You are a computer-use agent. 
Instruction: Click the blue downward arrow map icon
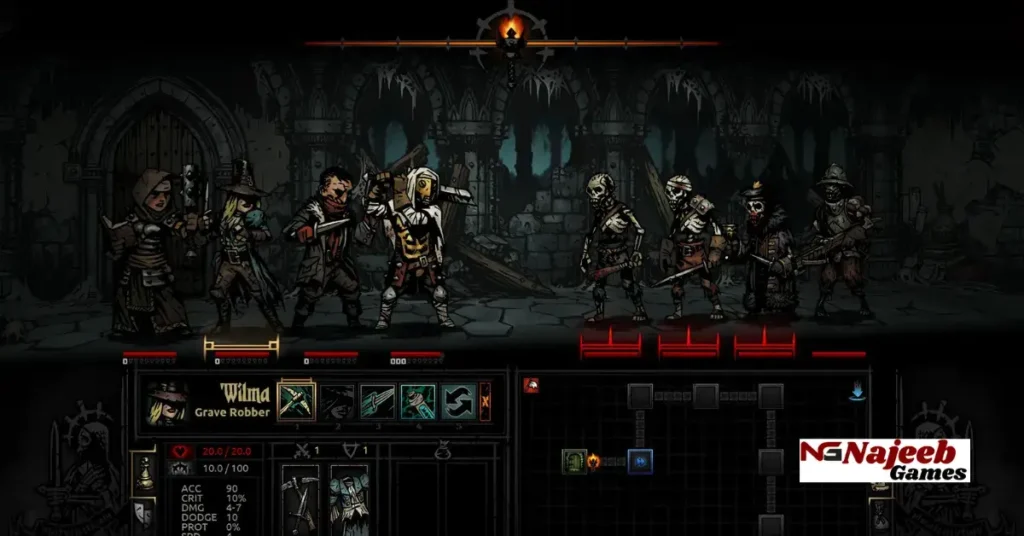point(857,392)
